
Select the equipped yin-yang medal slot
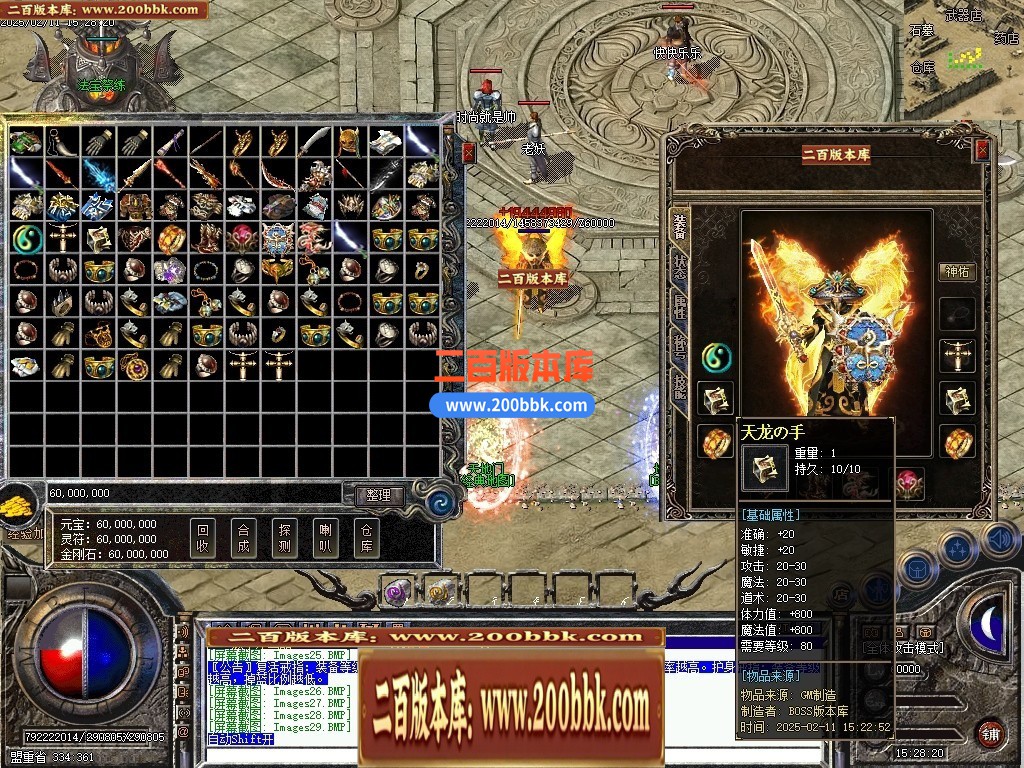pos(716,357)
